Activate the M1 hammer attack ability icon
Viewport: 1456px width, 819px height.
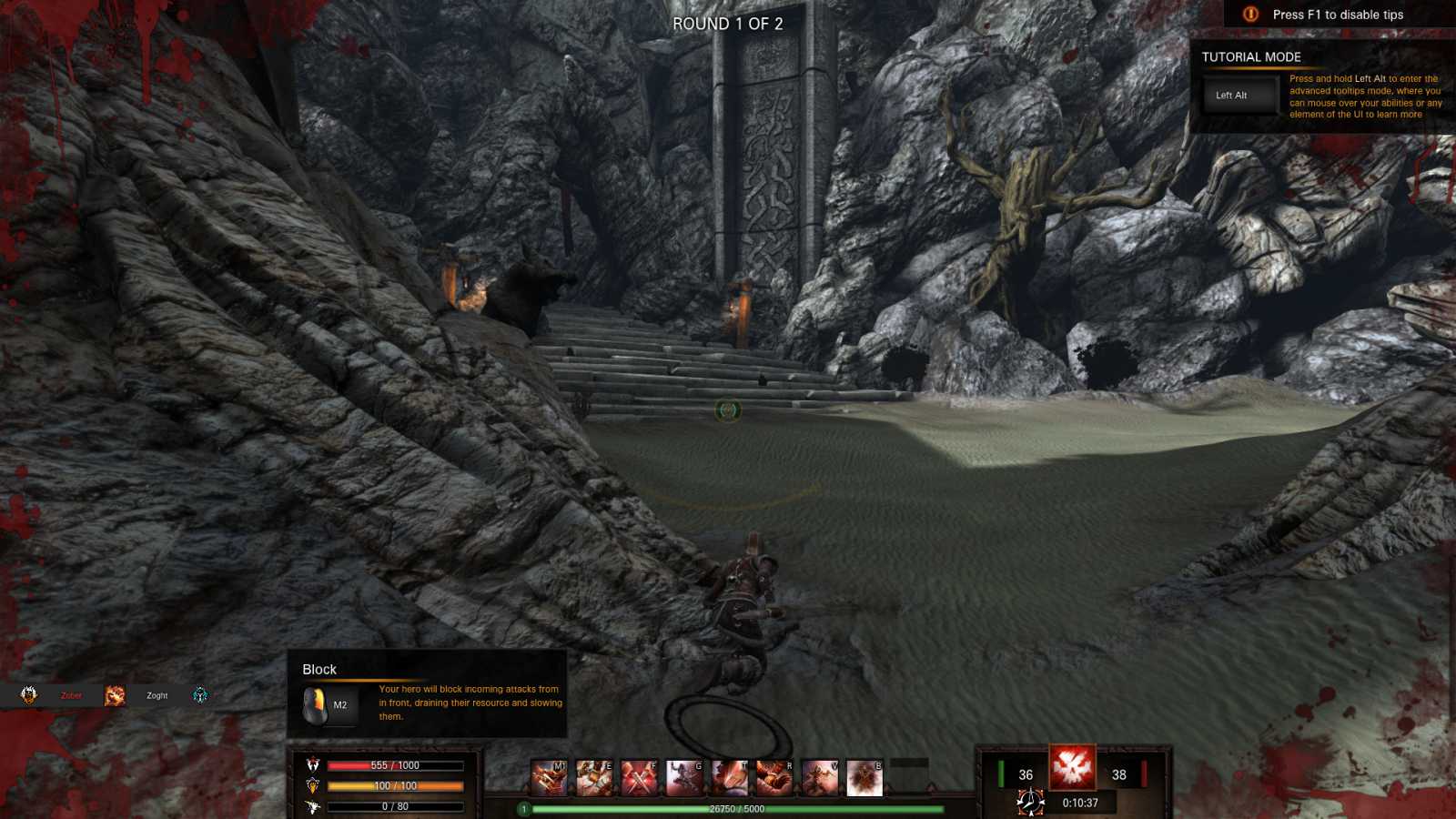pyautogui.click(x=549, y=779)
